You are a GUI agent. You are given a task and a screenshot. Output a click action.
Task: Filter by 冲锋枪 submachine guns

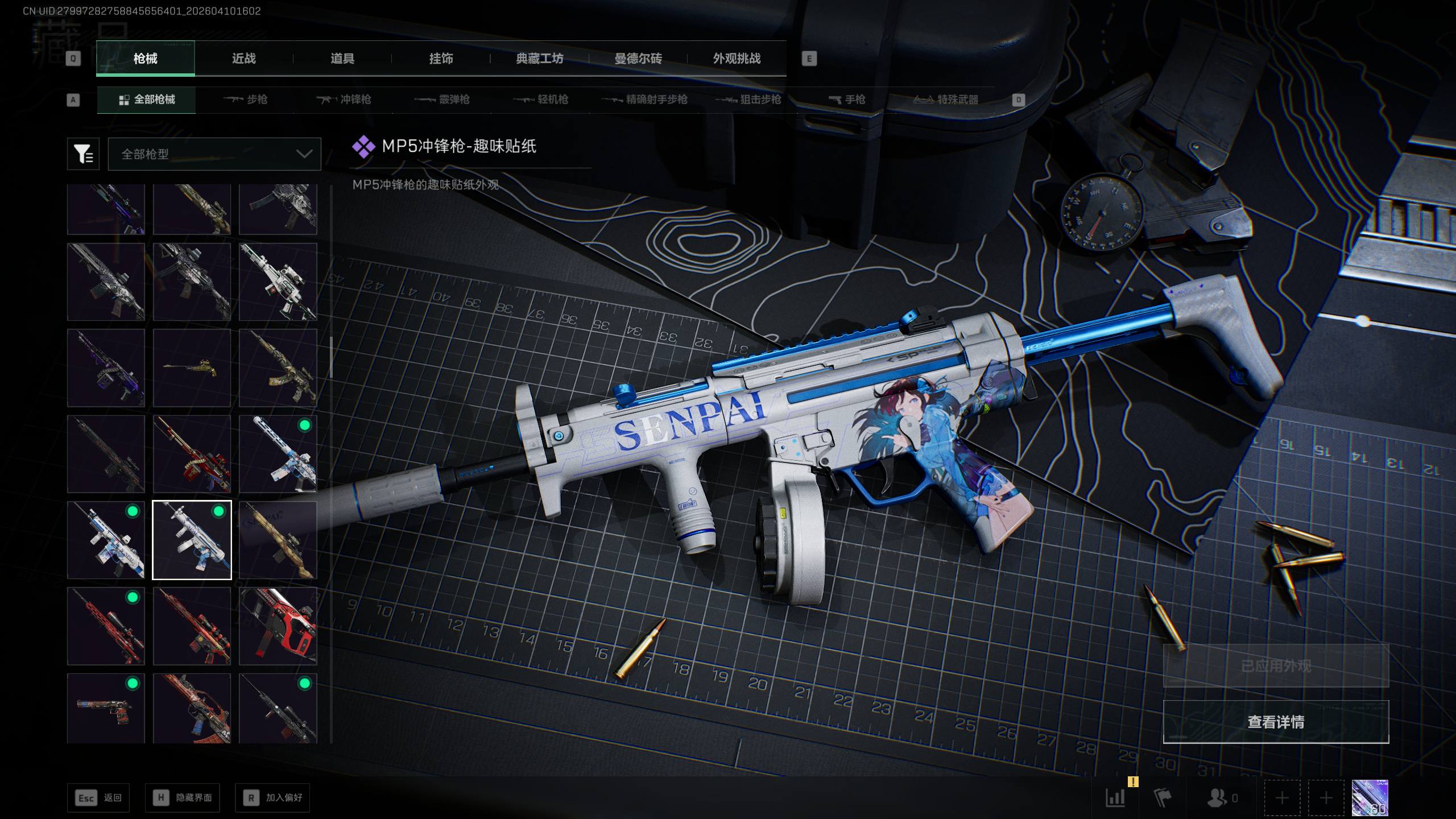click(x=344, y=100)
